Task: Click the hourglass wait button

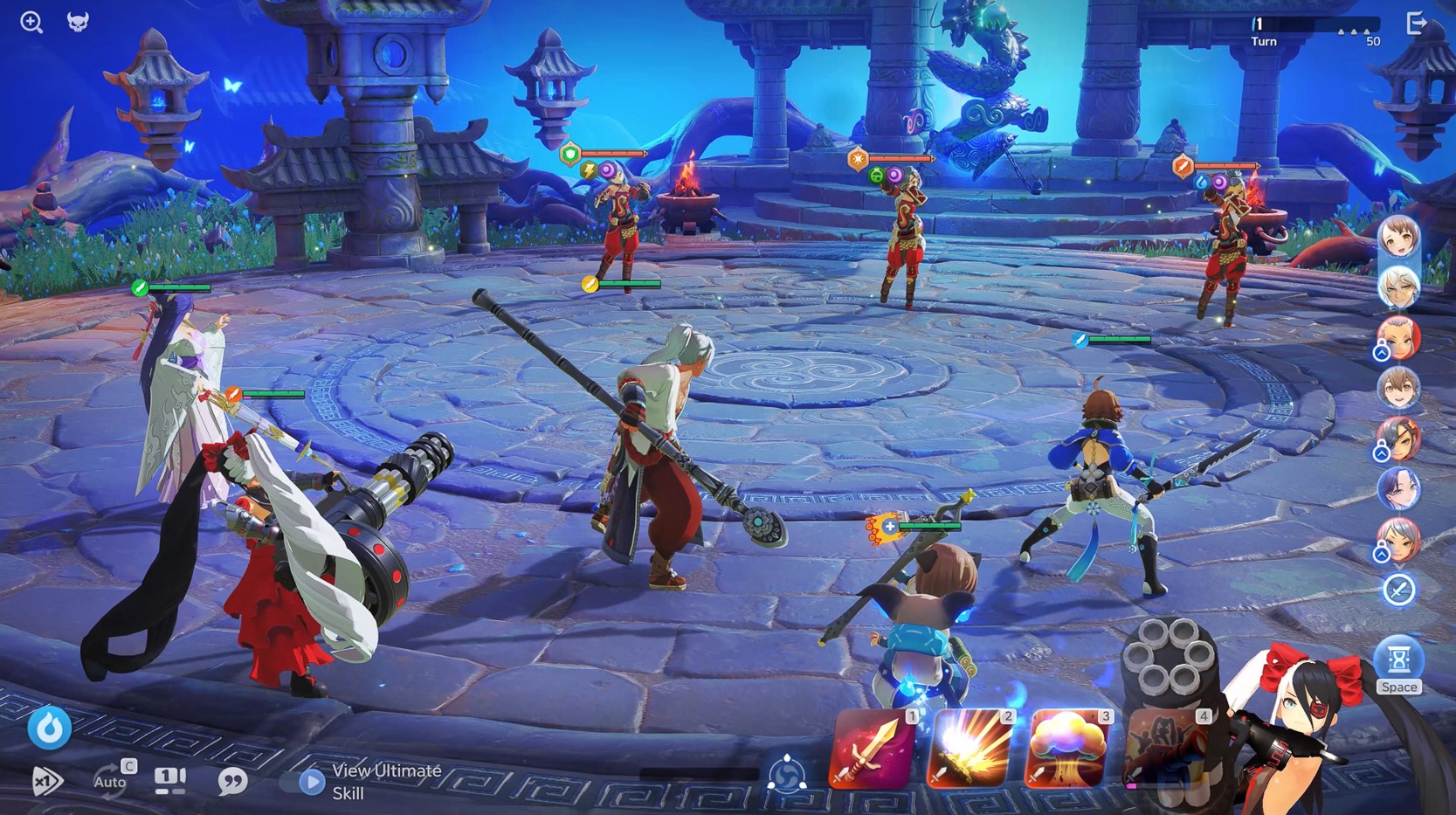Action: pos(1397,661)
